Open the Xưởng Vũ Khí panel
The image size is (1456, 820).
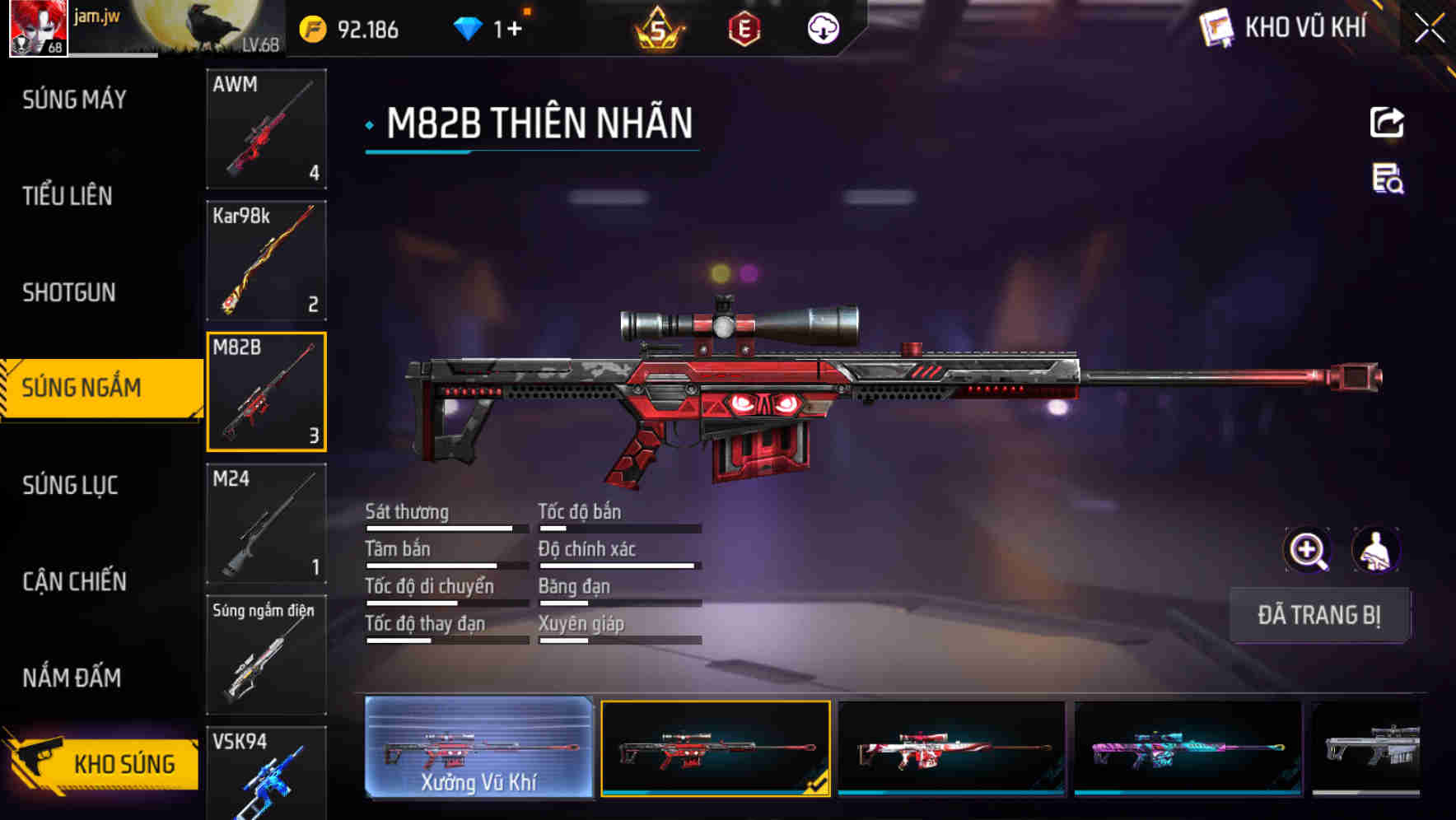478,749
